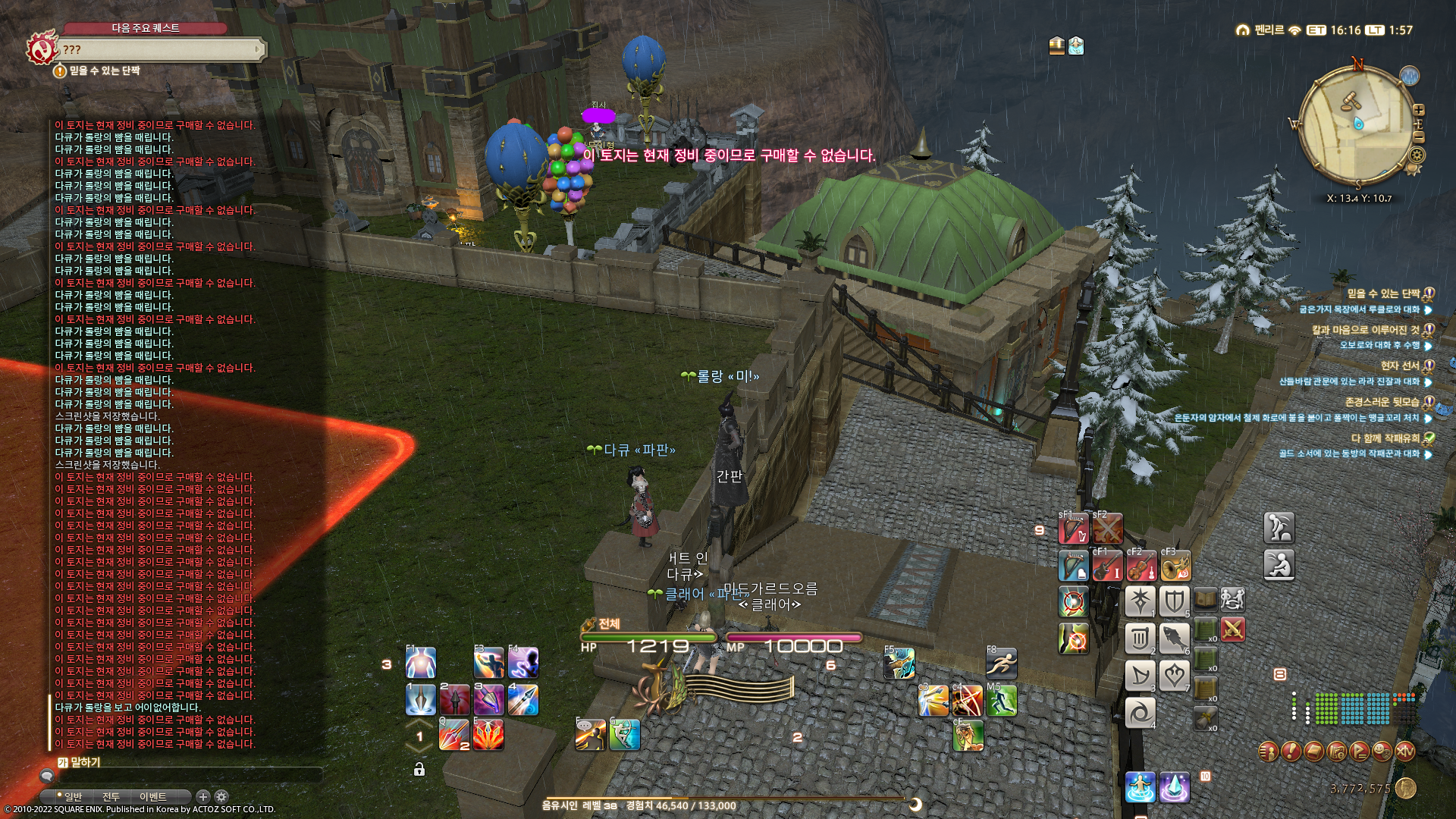Open chat log settings gear
Screen dimensions: 1456x819
tap(221, 796)
